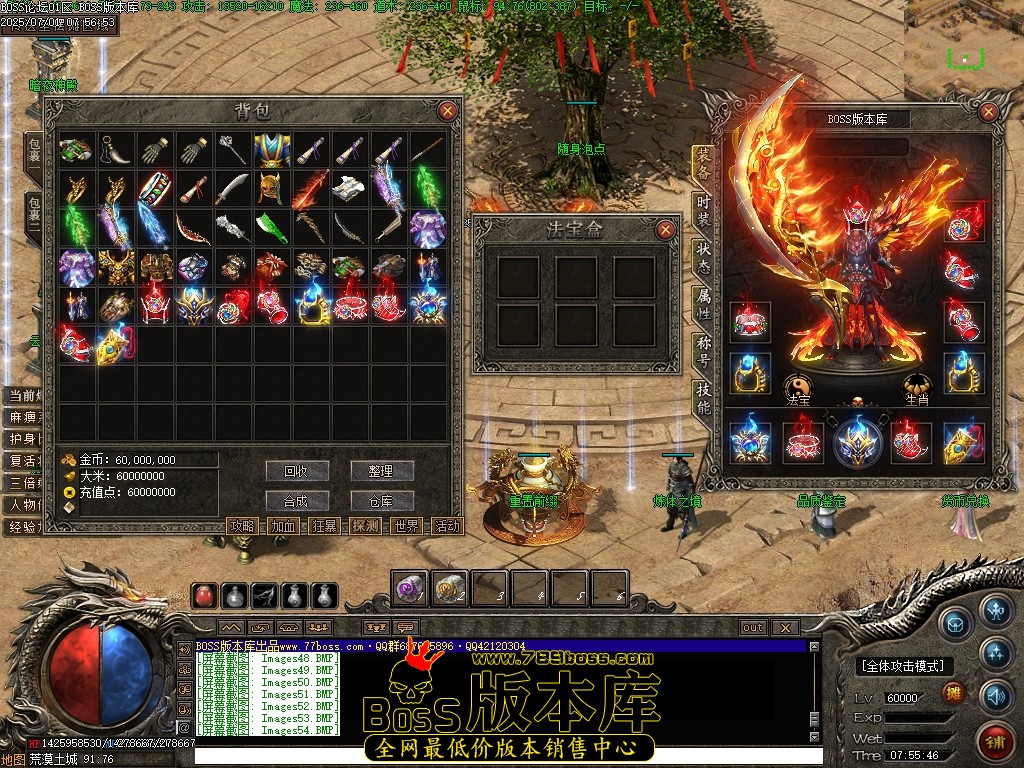Screen dimensions: 1024x768
Task: Activate the 狂暴 berserk button
Action: tap(324, 526)
